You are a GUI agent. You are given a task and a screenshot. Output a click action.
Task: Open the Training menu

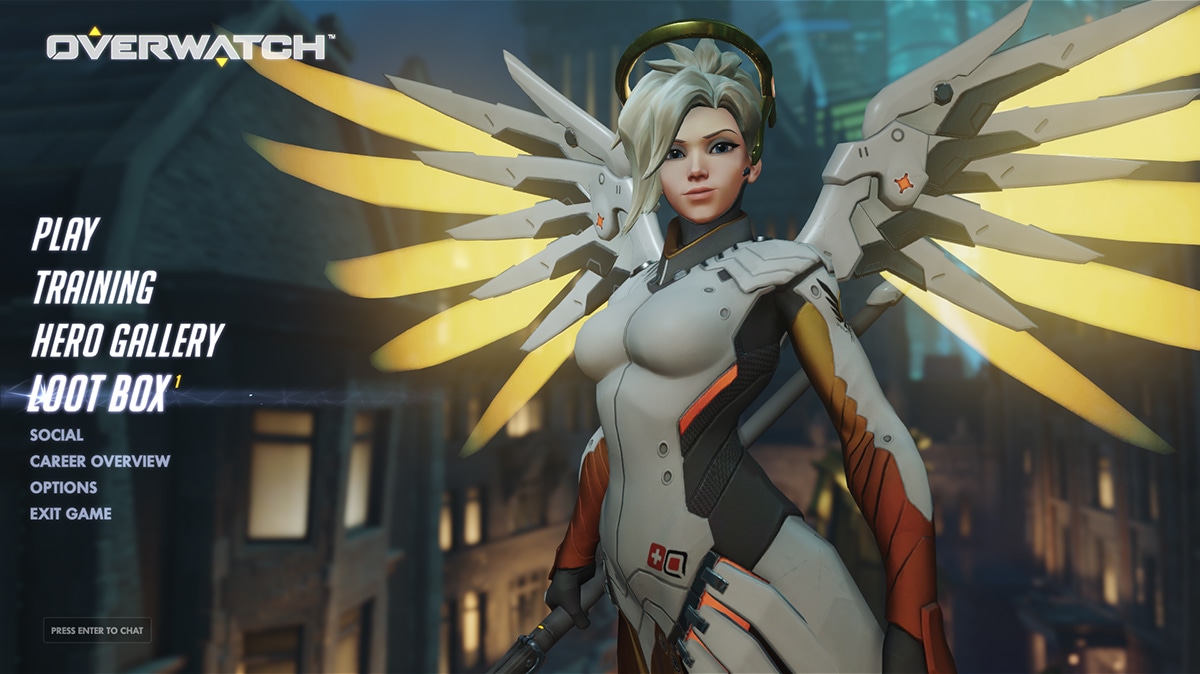click(x=94, y=288)
